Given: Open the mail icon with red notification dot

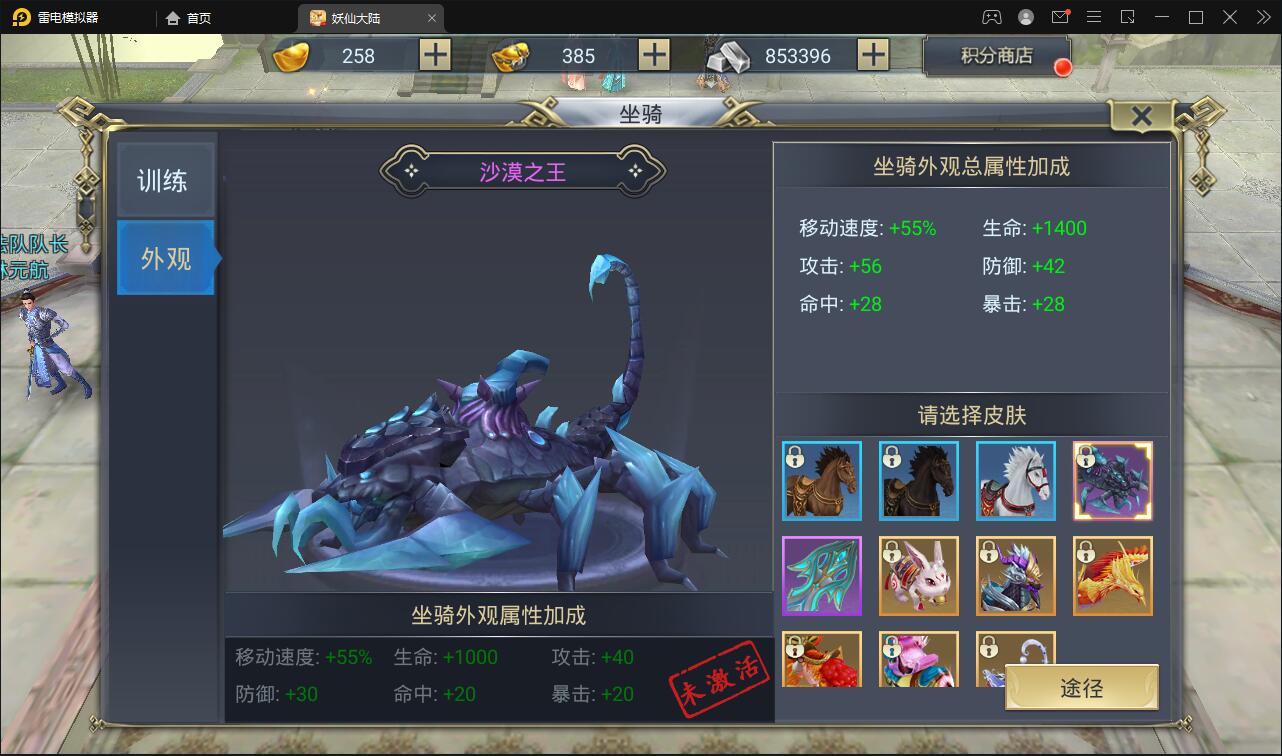Looking at the screenshot, I should point(1061,16).
